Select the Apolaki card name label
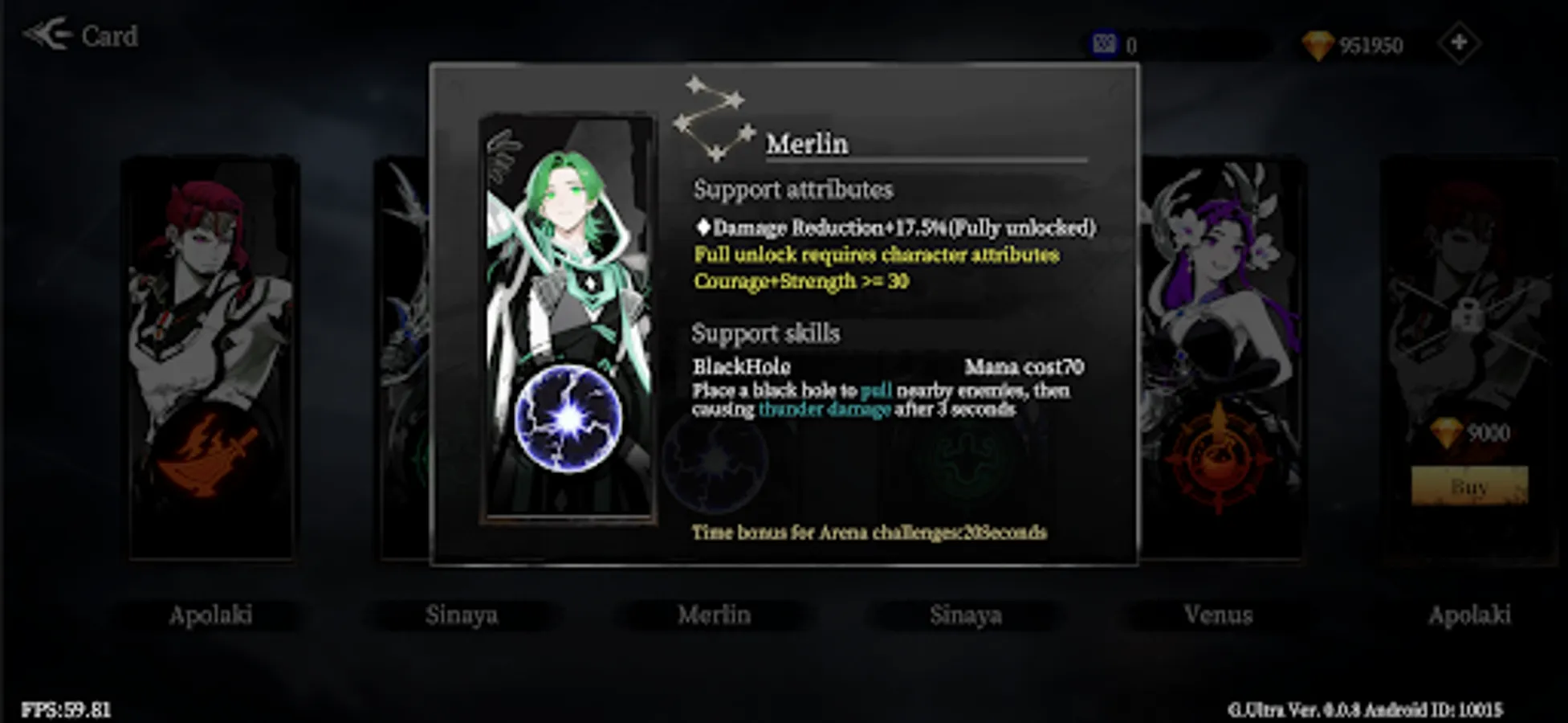 [212, 615]
